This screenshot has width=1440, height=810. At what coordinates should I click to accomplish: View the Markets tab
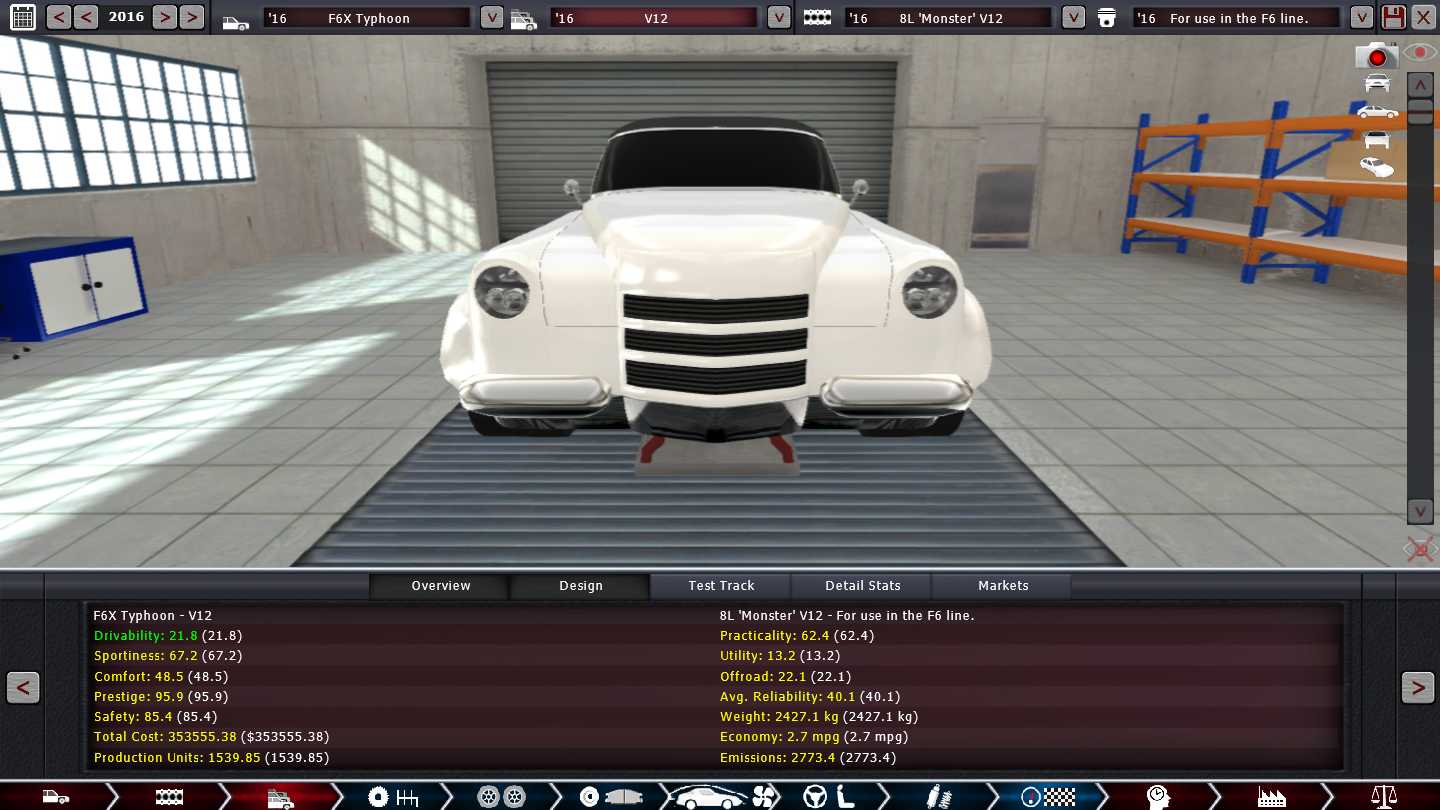[1002, 586]
